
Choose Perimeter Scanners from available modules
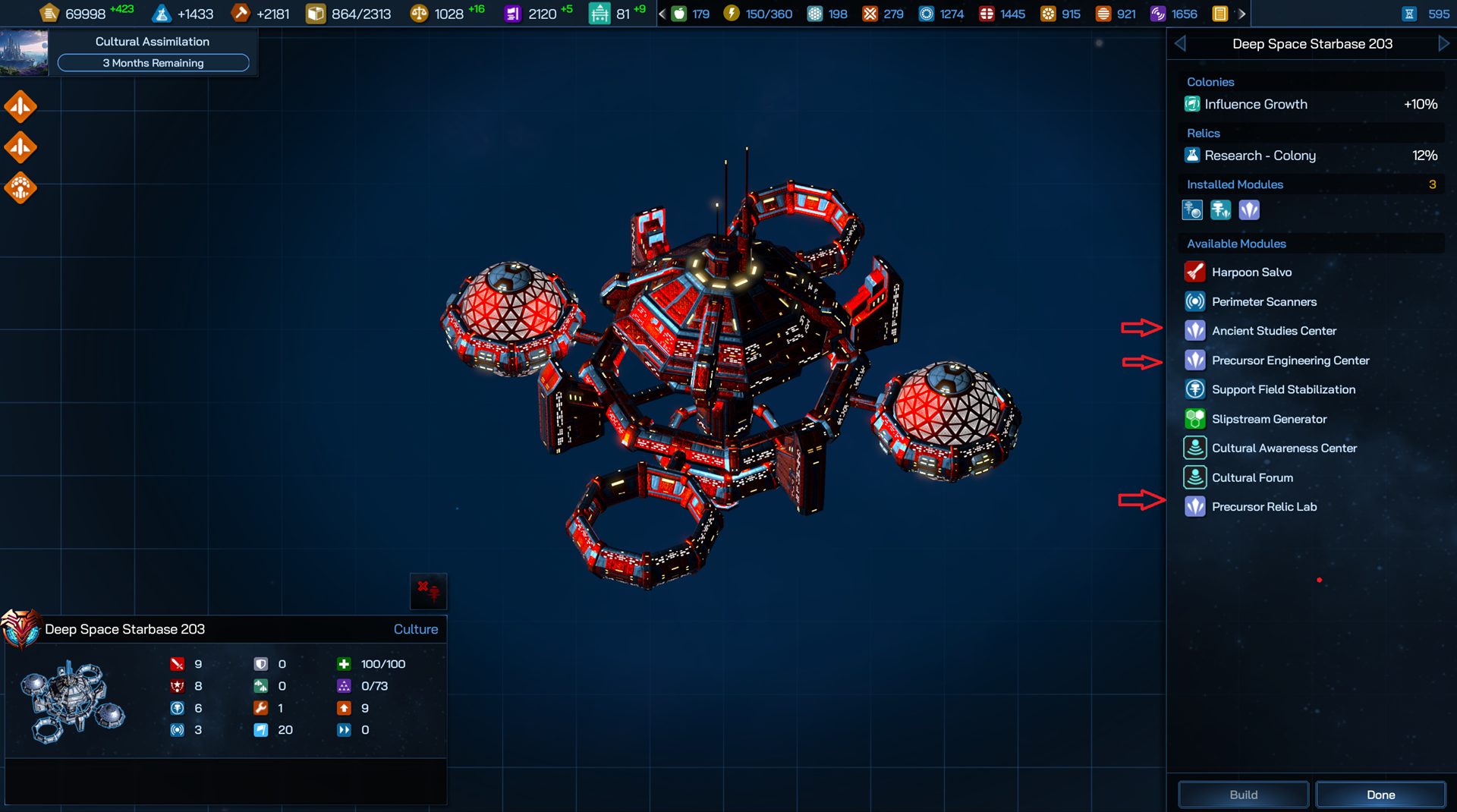tap(1263, 302)
